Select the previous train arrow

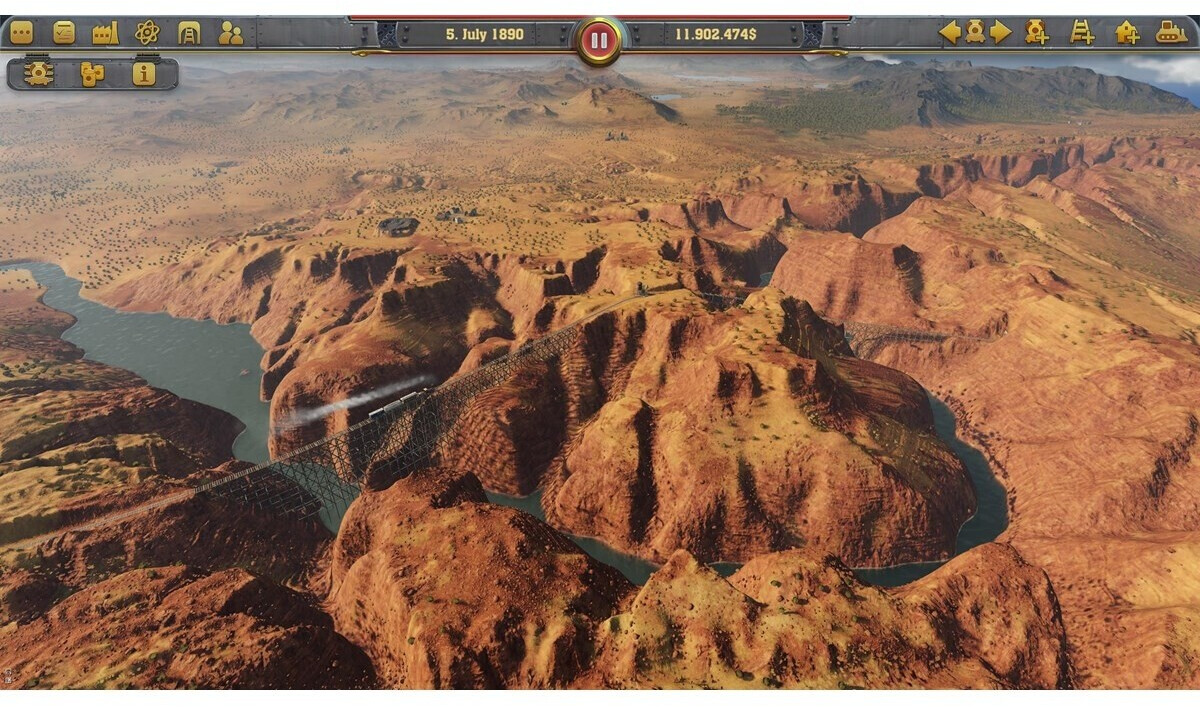point(949,32)
